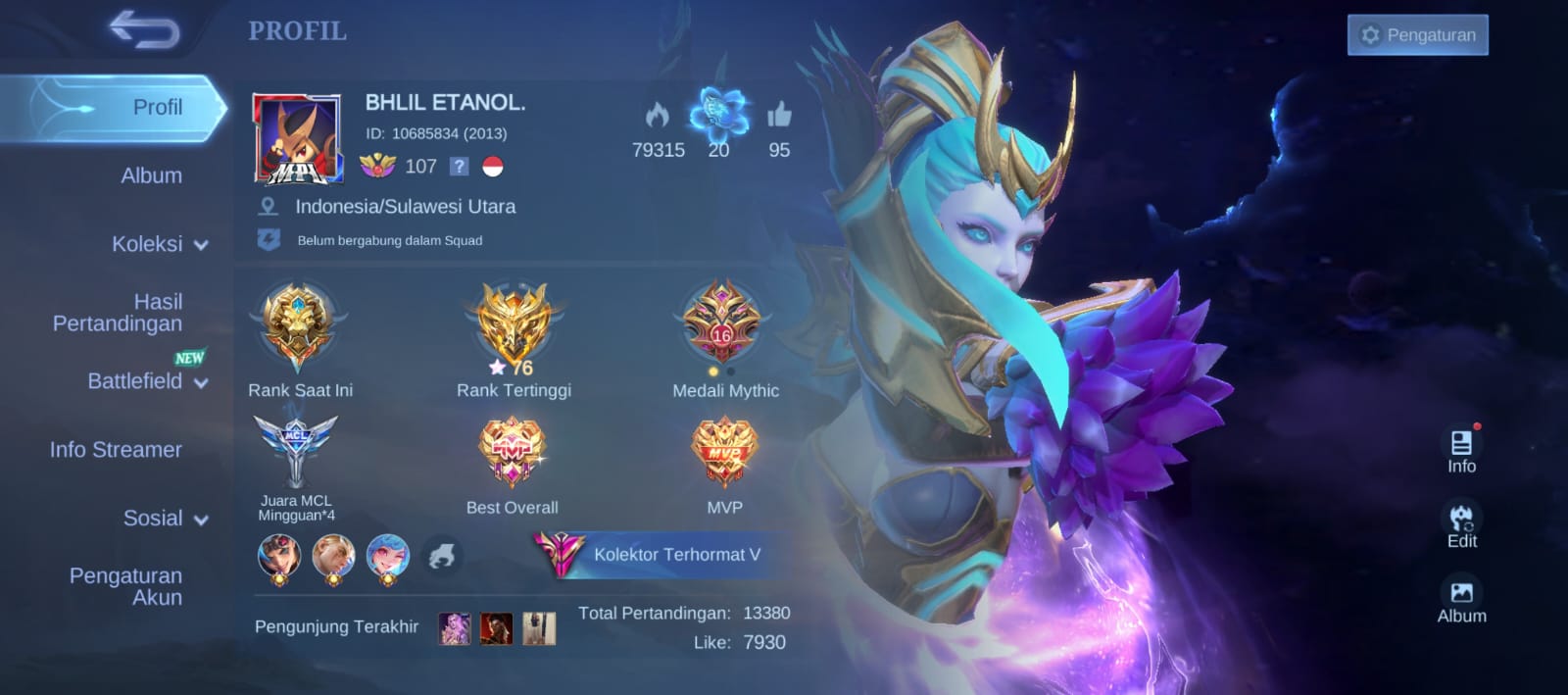The width and height of the screenshot is (1568, 695).
Task: Expand the Sosial section
Action: pyautogui.click(x=165, y=519)
